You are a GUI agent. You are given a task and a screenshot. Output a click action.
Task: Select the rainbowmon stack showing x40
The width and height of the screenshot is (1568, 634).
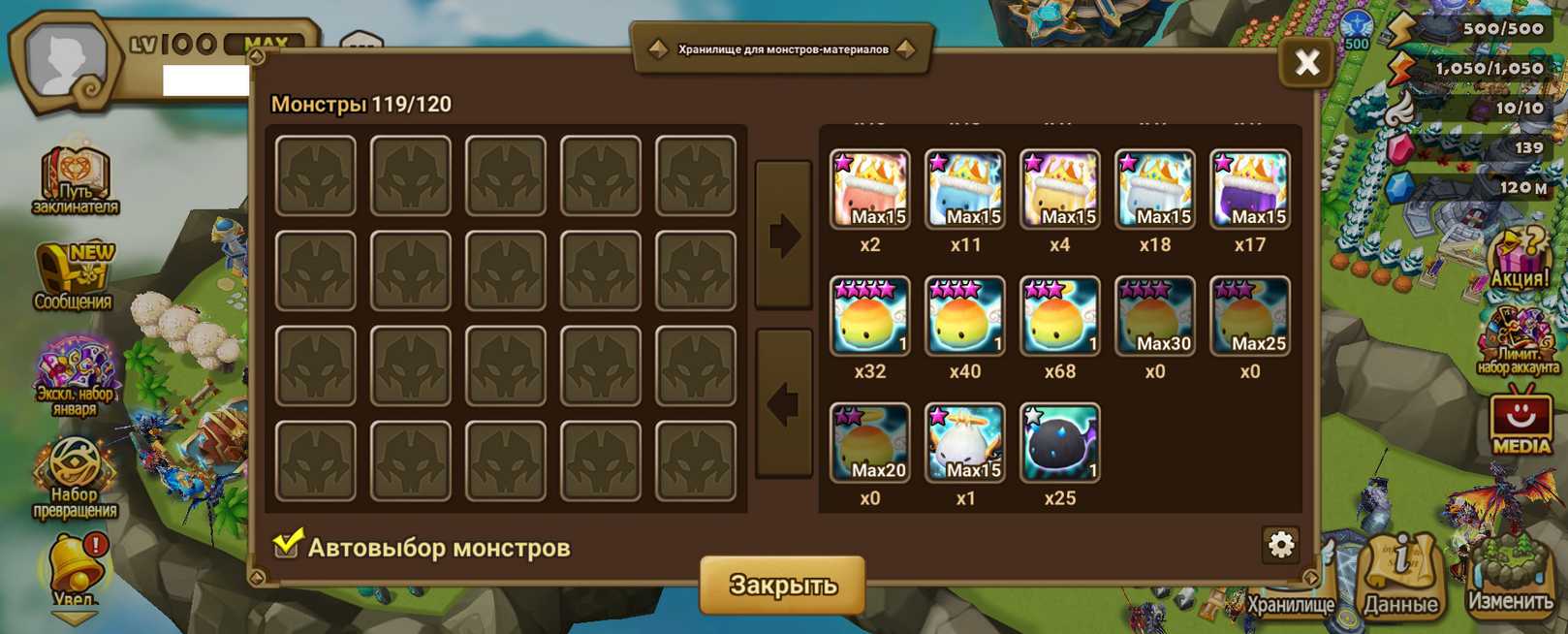click(964, 316)
